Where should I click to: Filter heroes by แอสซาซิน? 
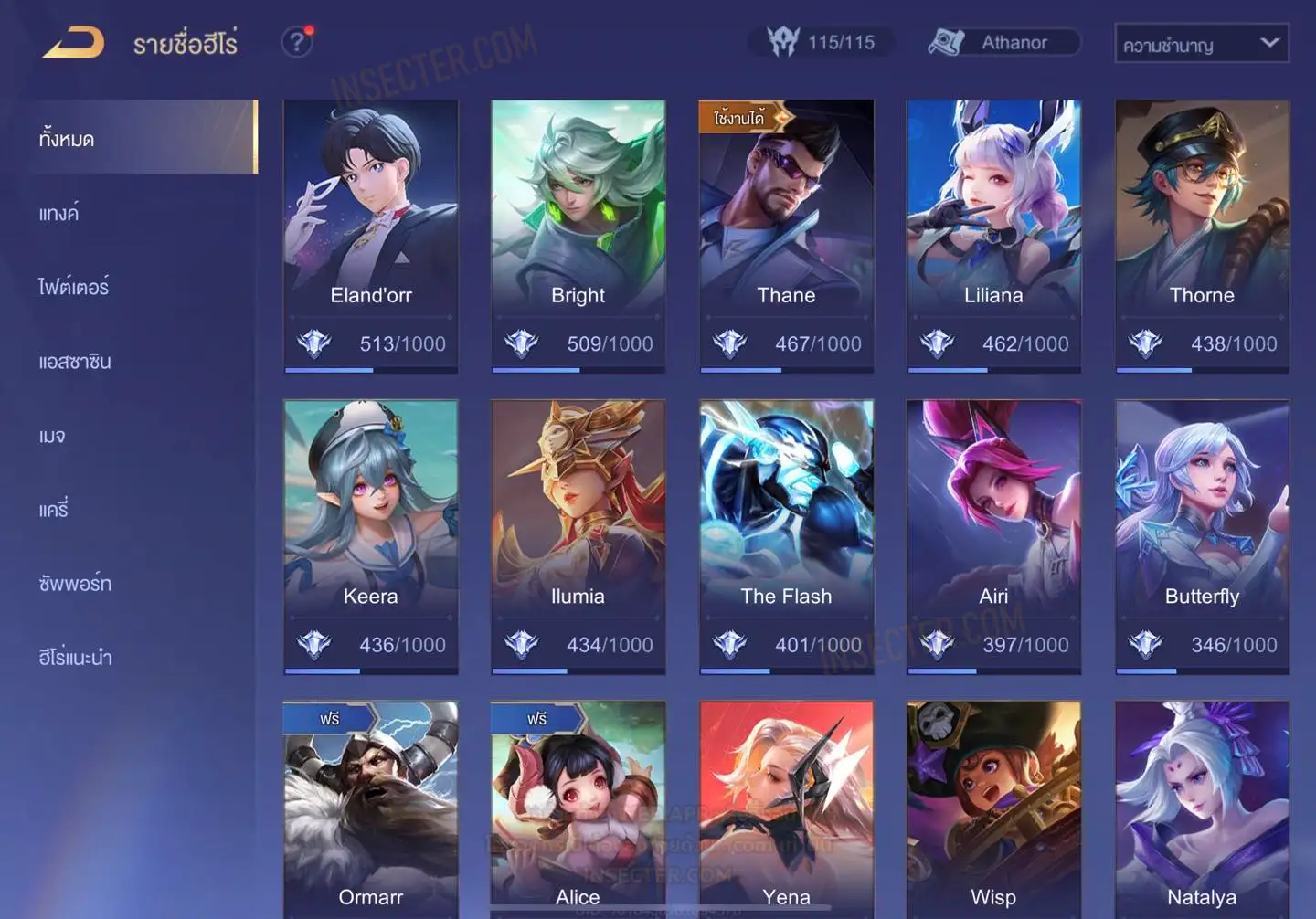click(x=75, y=362)
